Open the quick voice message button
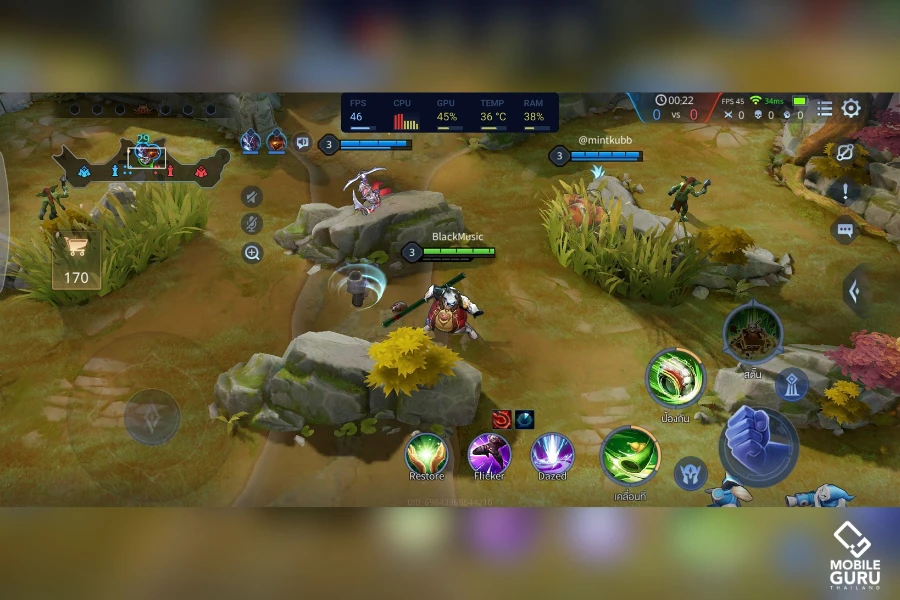900x600 pixels. tap(302, 143)
